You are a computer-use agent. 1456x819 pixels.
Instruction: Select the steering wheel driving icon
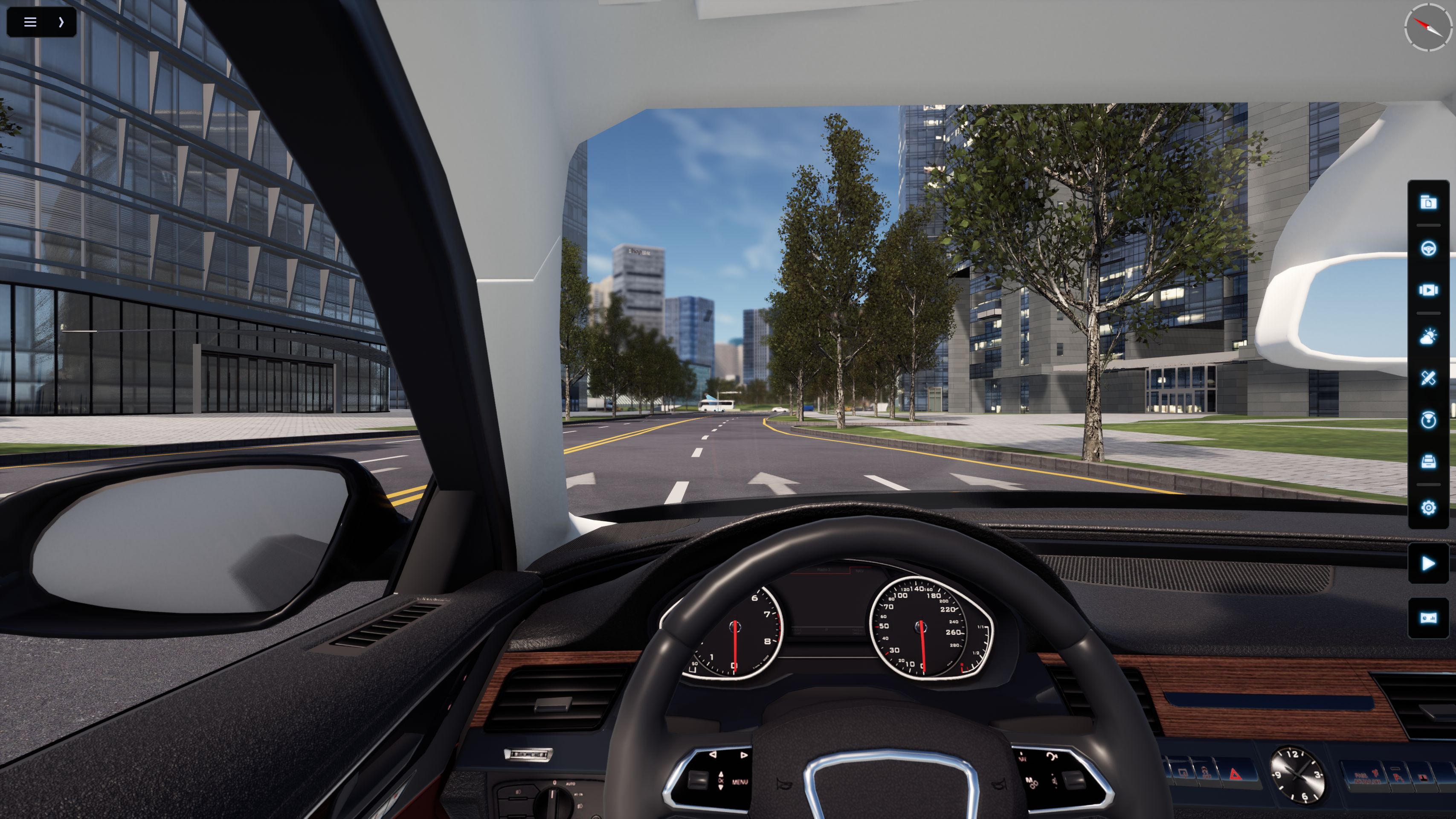coord(1428,249)
